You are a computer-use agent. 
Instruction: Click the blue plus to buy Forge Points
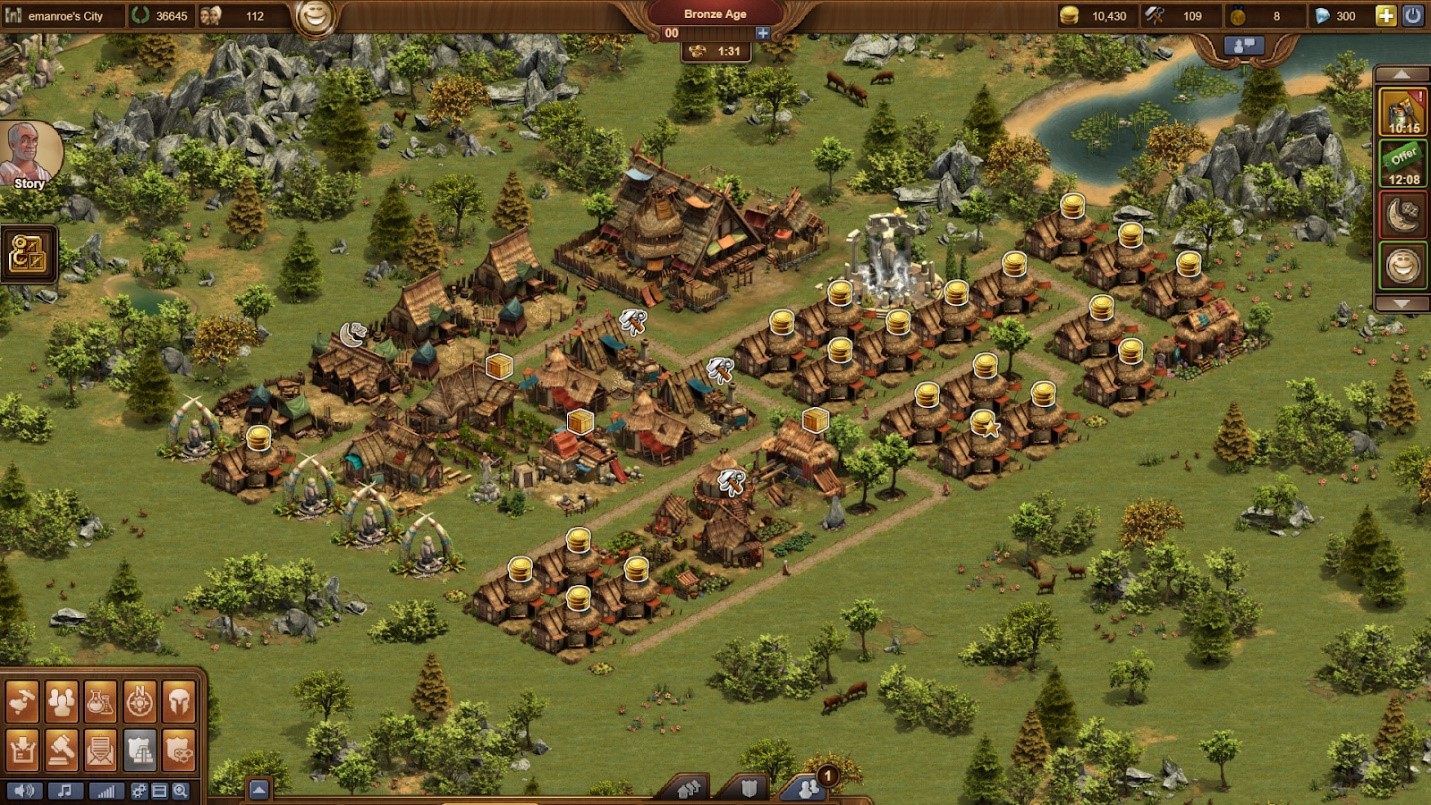point(763,33)
